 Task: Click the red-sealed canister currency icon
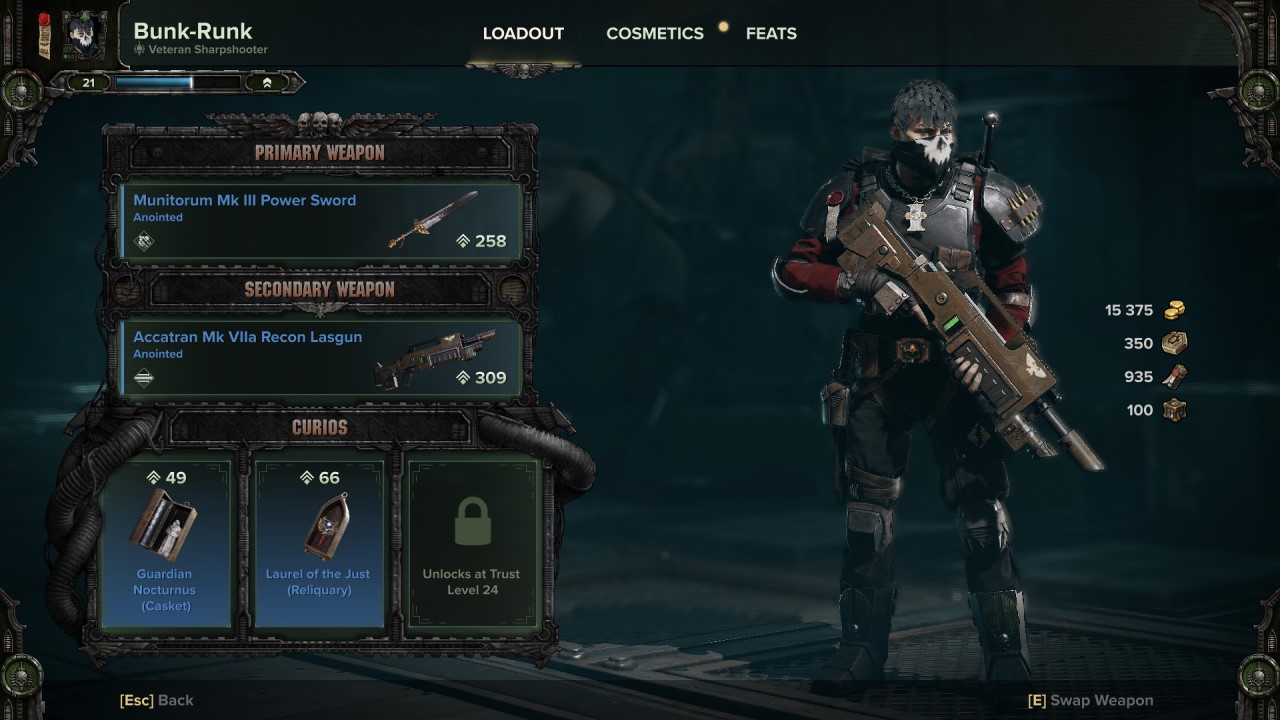(1173, 376)
